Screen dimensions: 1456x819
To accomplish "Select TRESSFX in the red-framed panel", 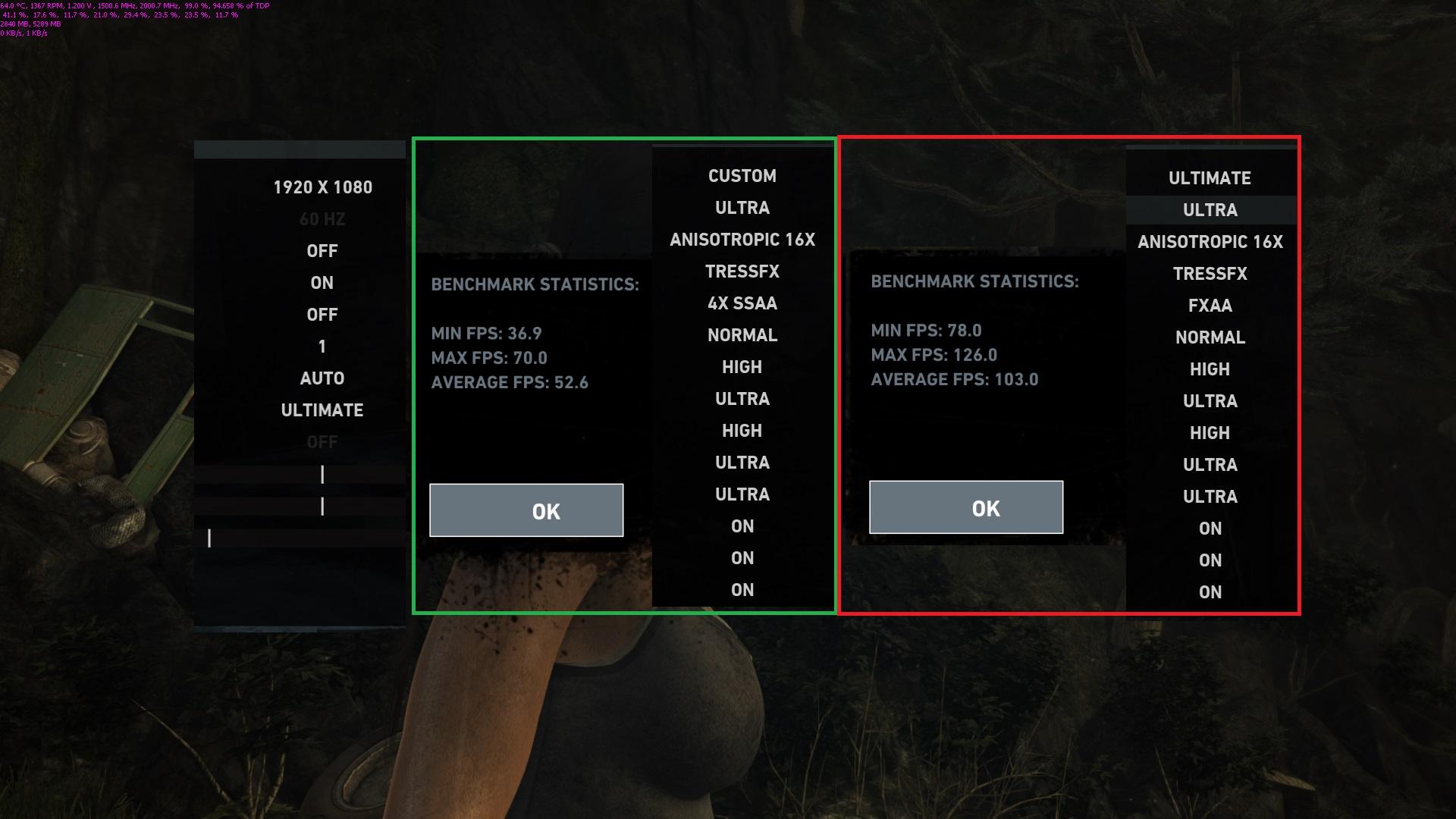I will pos(1210,274).
